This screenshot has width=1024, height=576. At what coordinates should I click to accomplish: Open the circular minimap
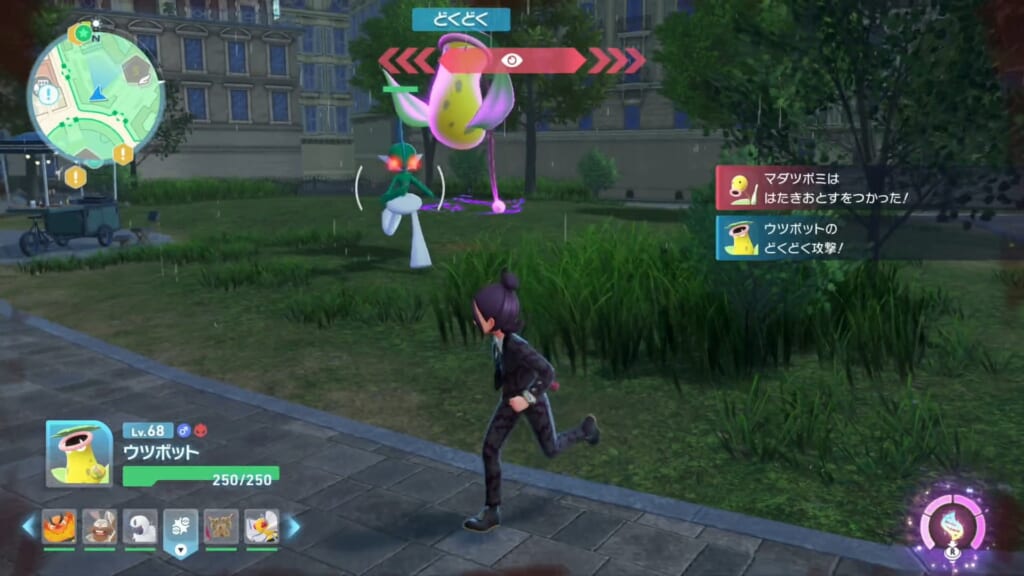(96, 97)
